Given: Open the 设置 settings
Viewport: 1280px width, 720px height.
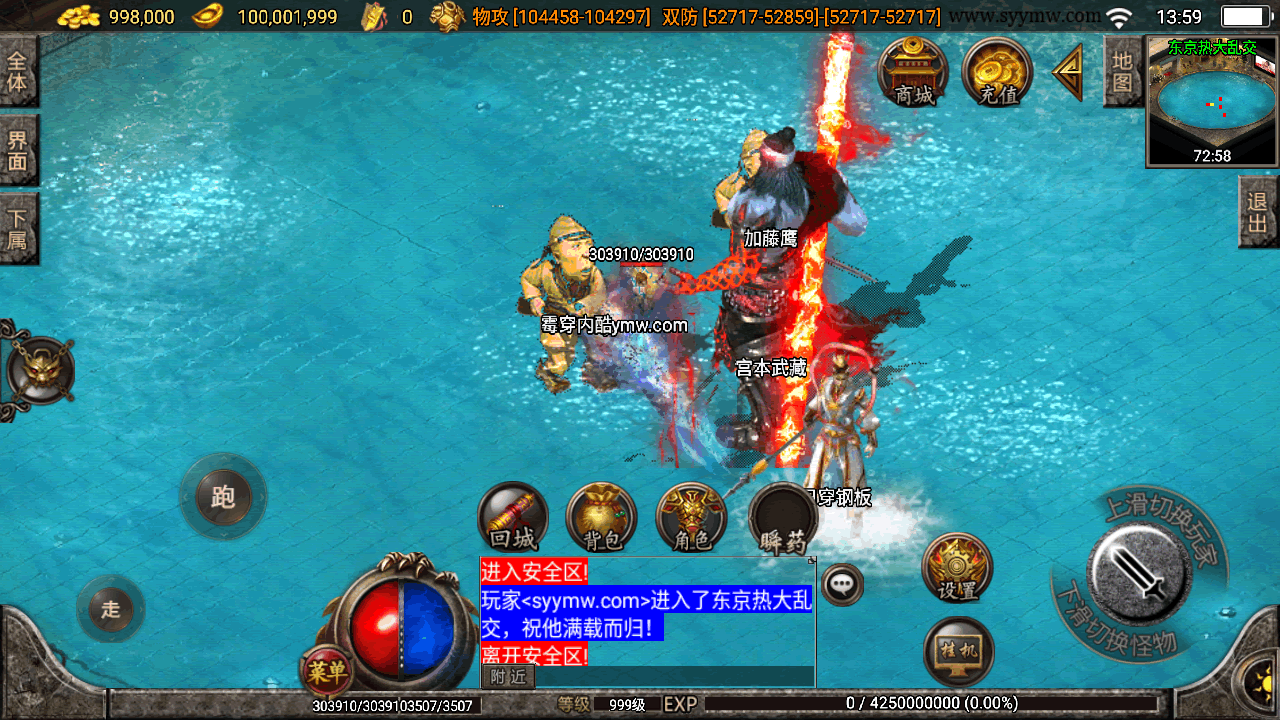Looking at the screenshot, I should 957,567.
